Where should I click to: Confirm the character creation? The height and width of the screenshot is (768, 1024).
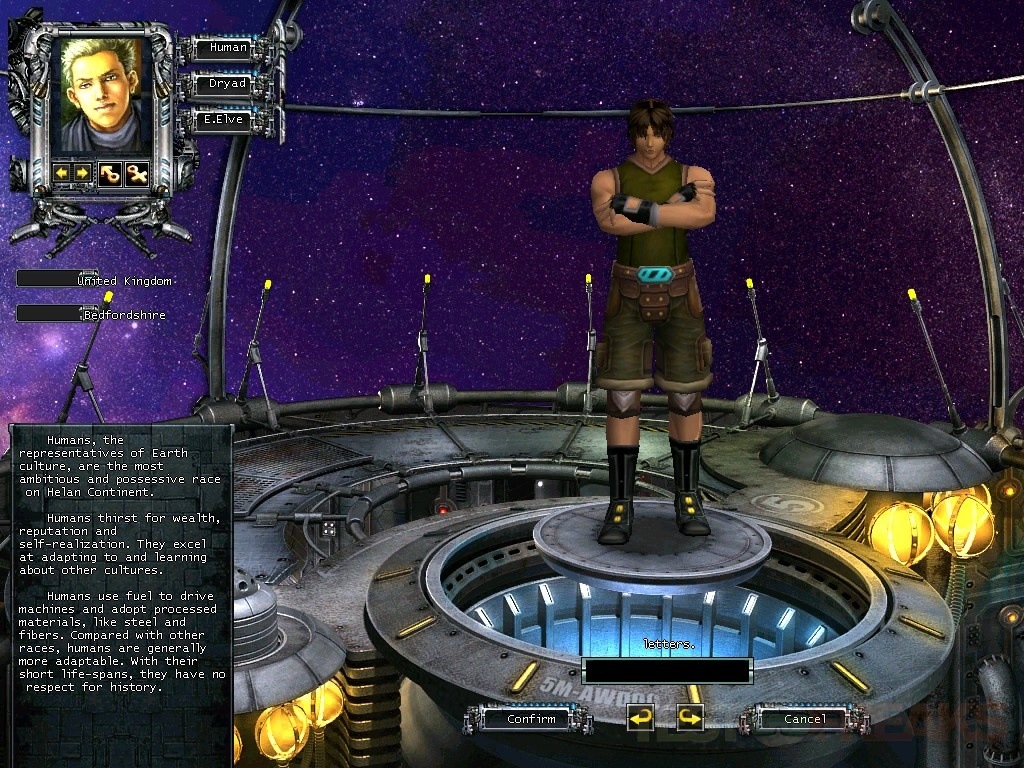pyautogui.click(x=530, y=718)
